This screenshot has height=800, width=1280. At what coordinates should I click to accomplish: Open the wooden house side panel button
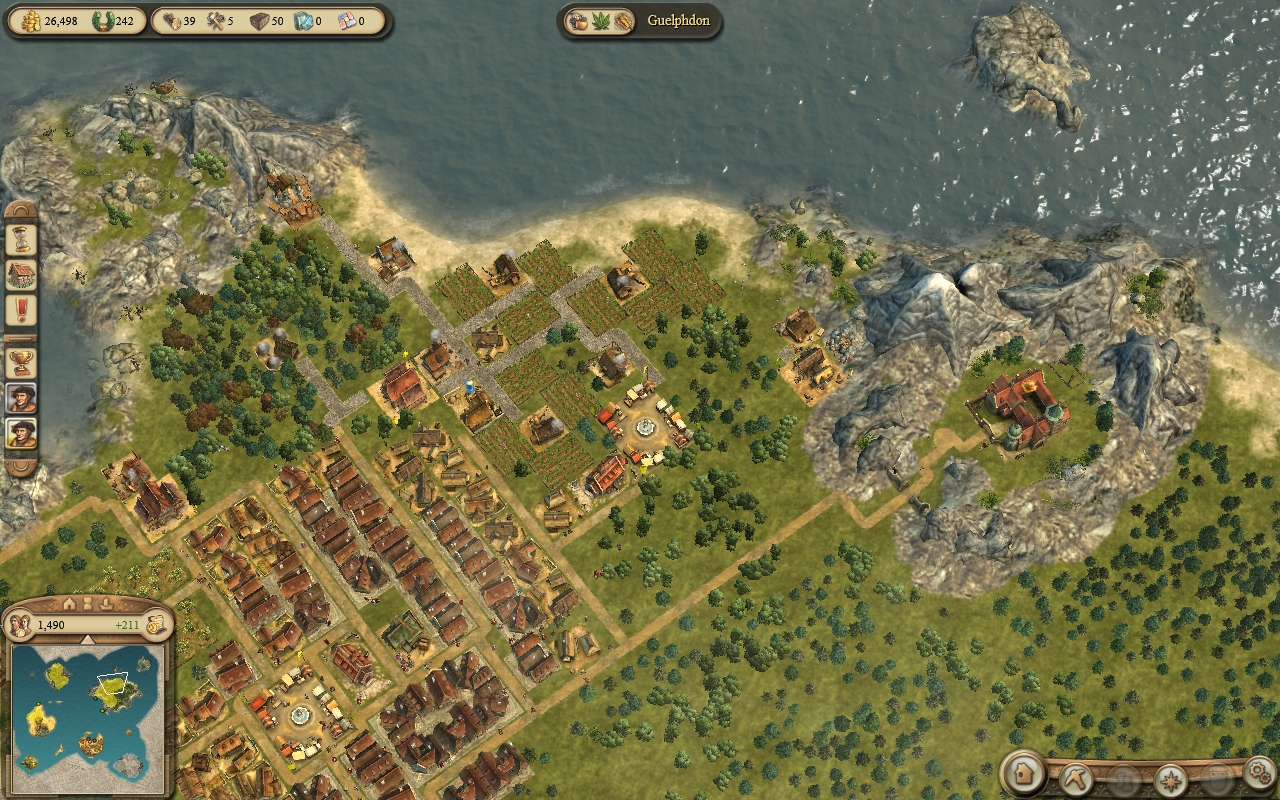pos(22,275)
